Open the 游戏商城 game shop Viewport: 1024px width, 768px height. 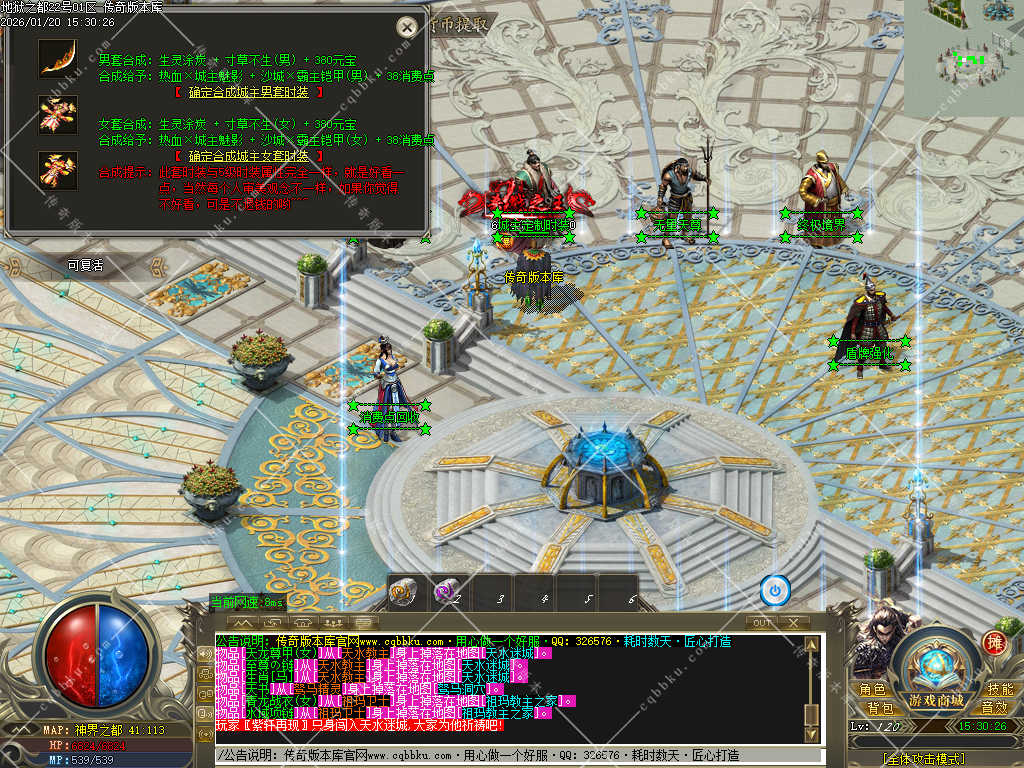(936, 700)
